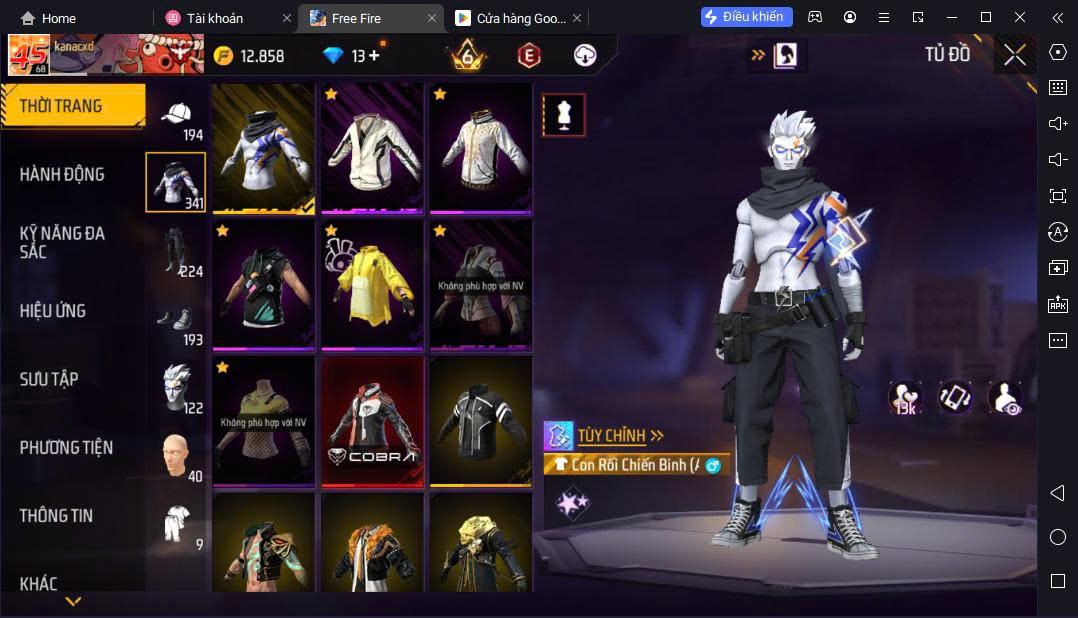Open the SƯU TẬP section
This screenshot has width=1078, height=618.
(x=49, y=379)
